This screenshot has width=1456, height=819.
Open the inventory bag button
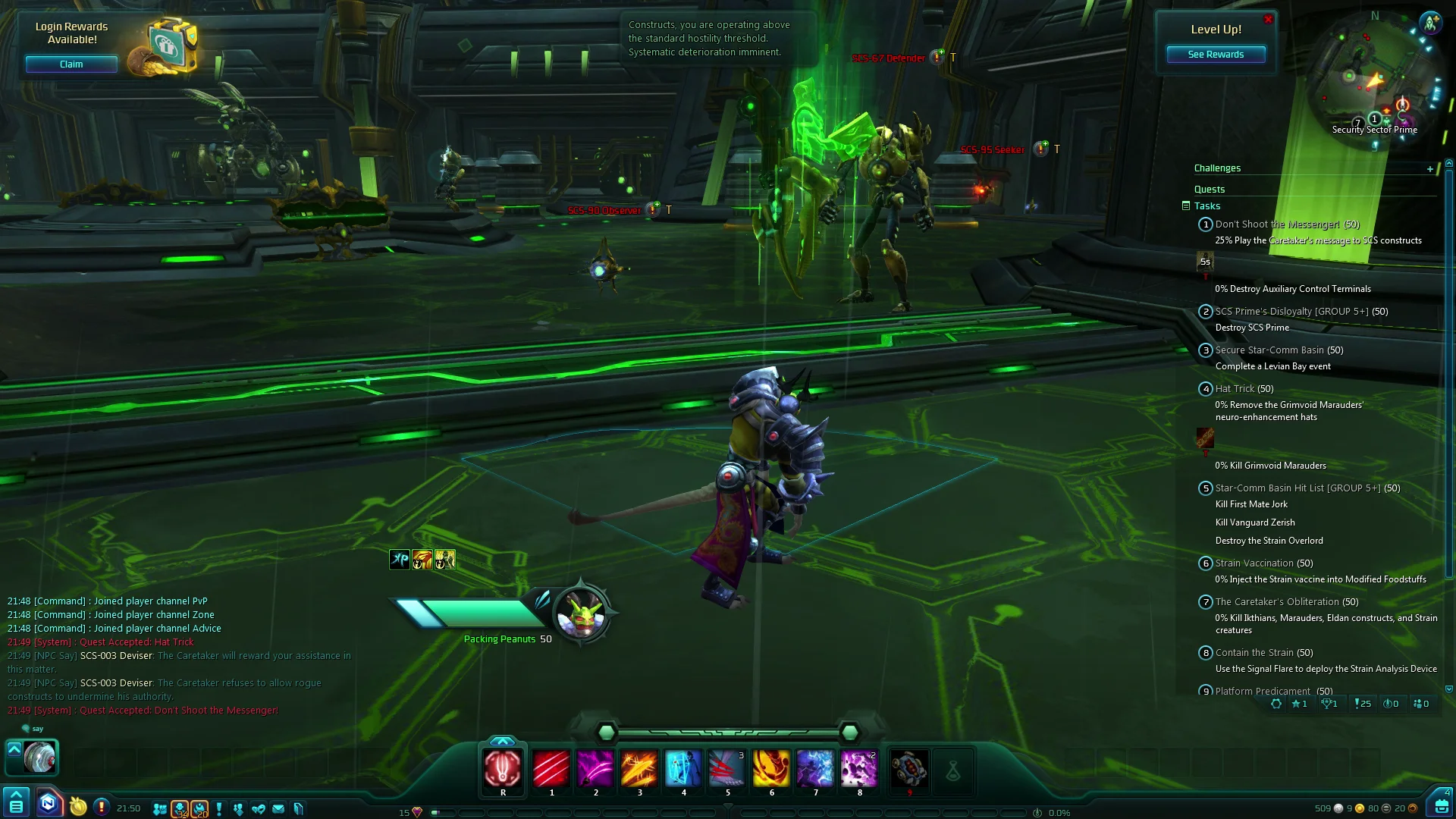point(1441,804)
